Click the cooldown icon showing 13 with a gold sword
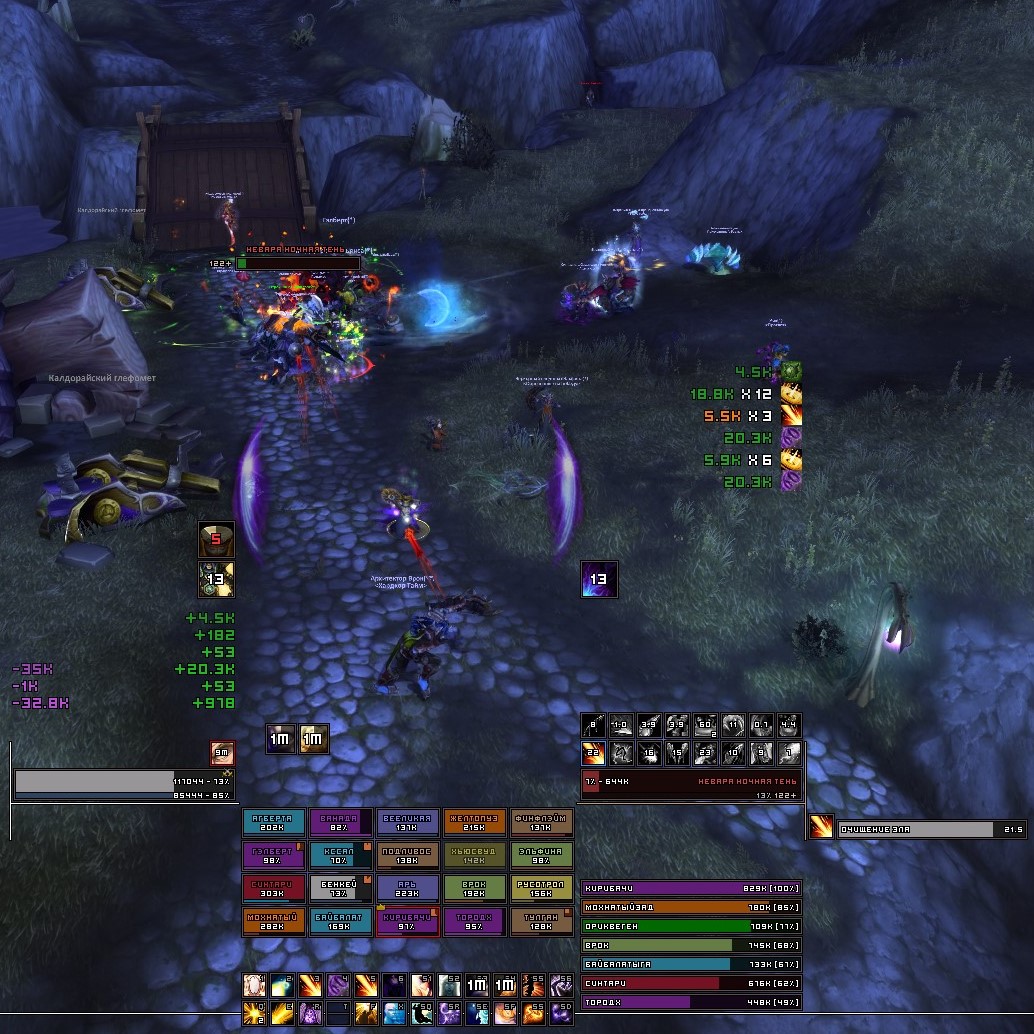Screen dimensions: 1034x1034 pyautogui.click(x=217, y=579)
